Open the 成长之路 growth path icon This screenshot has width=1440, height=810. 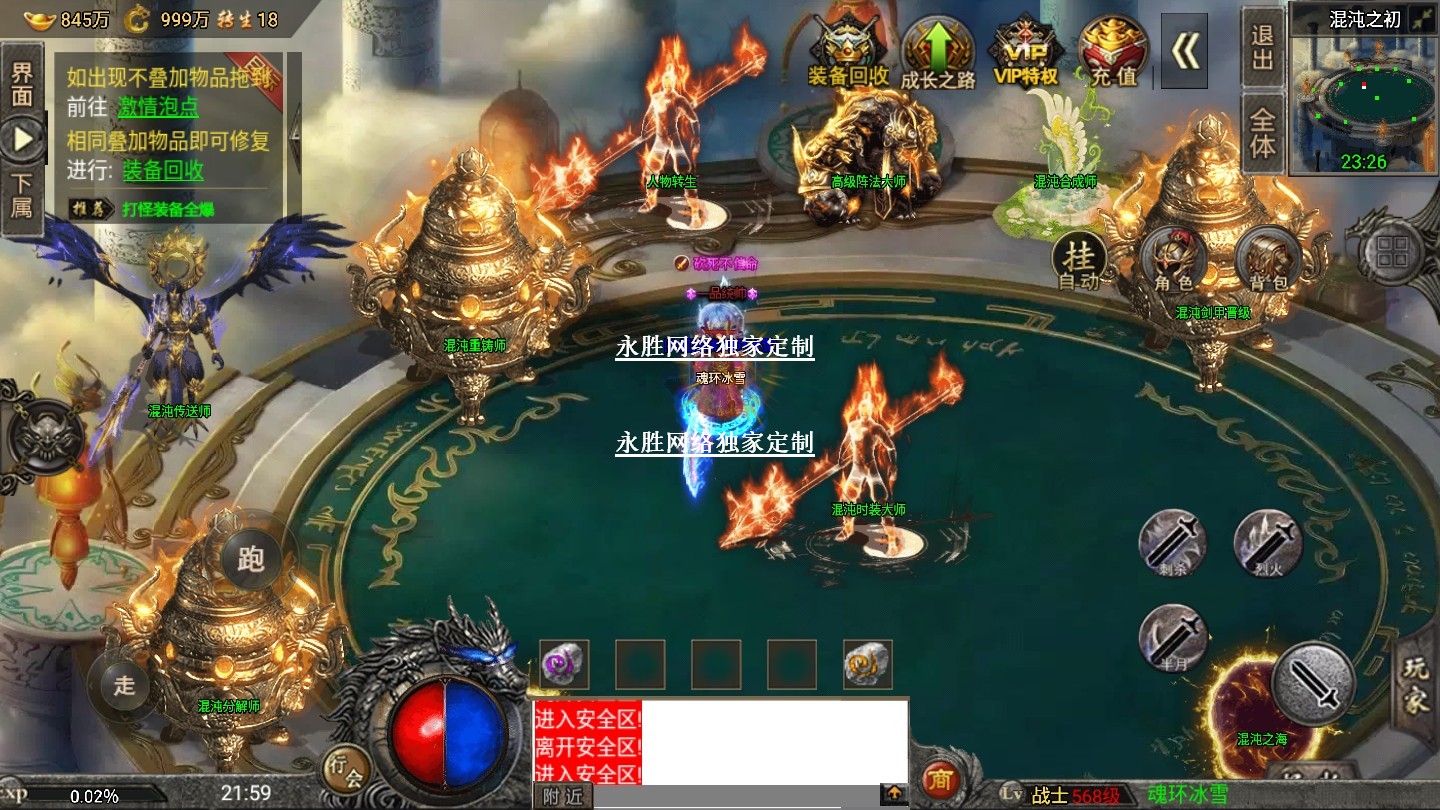coord(937,52)
